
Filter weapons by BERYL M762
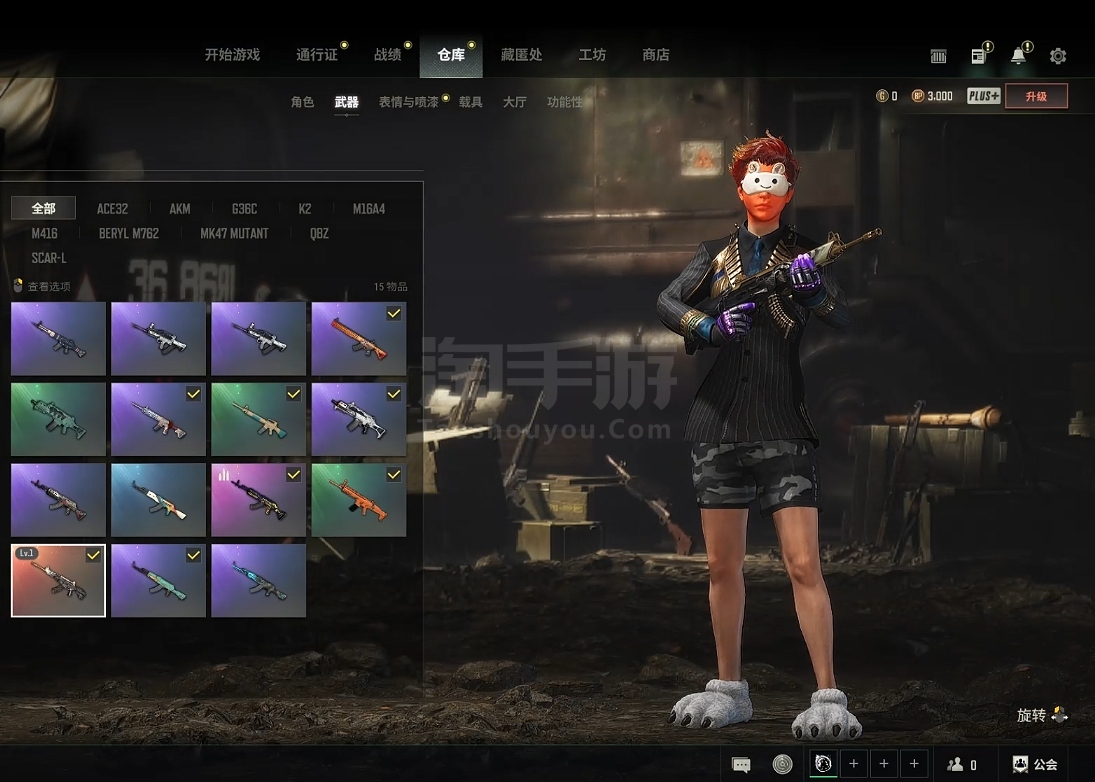(x=128, y=233)
